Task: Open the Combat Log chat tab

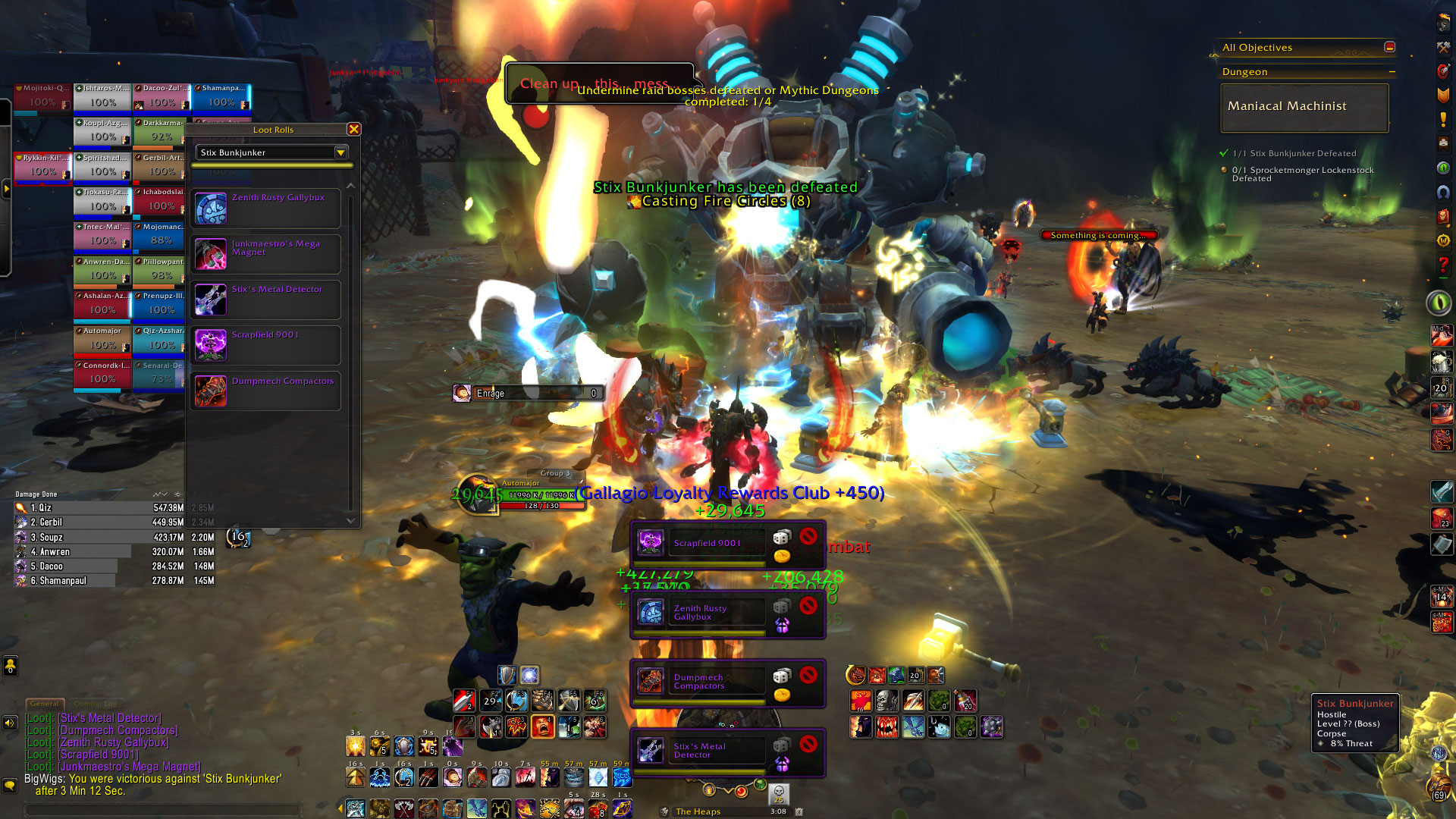Action: 96,704
